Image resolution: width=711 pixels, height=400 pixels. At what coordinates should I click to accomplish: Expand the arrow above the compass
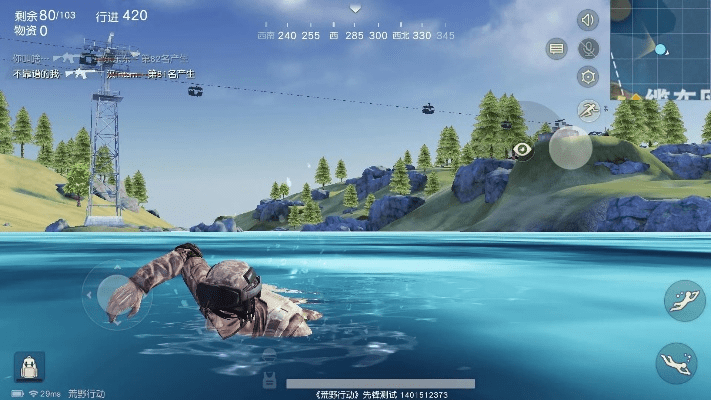tap(355, 9)
